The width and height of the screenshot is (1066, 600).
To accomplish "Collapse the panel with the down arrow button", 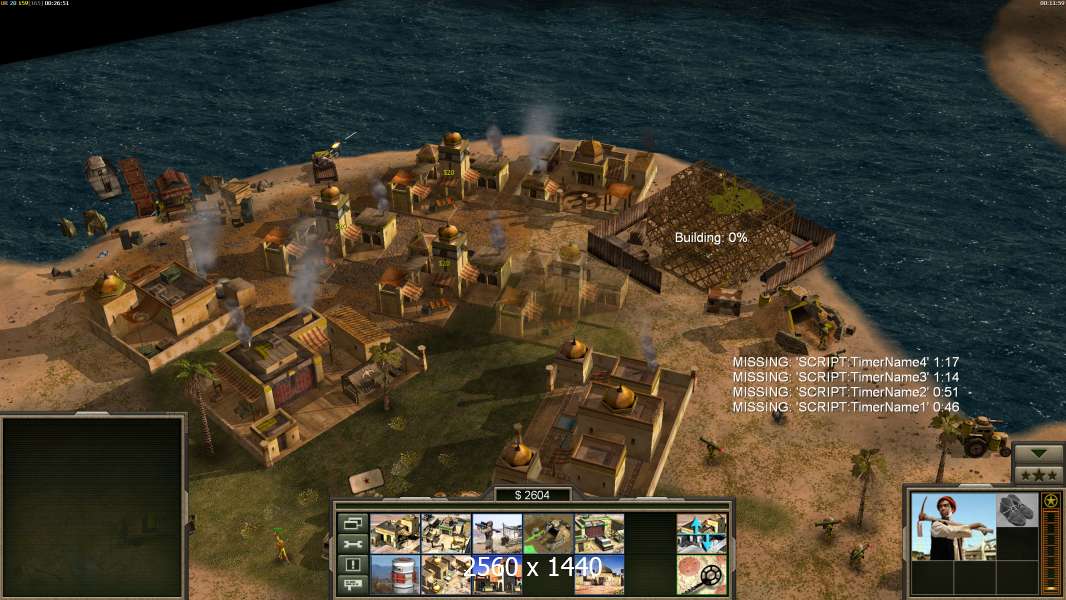I will click(x=1039, y=453).
